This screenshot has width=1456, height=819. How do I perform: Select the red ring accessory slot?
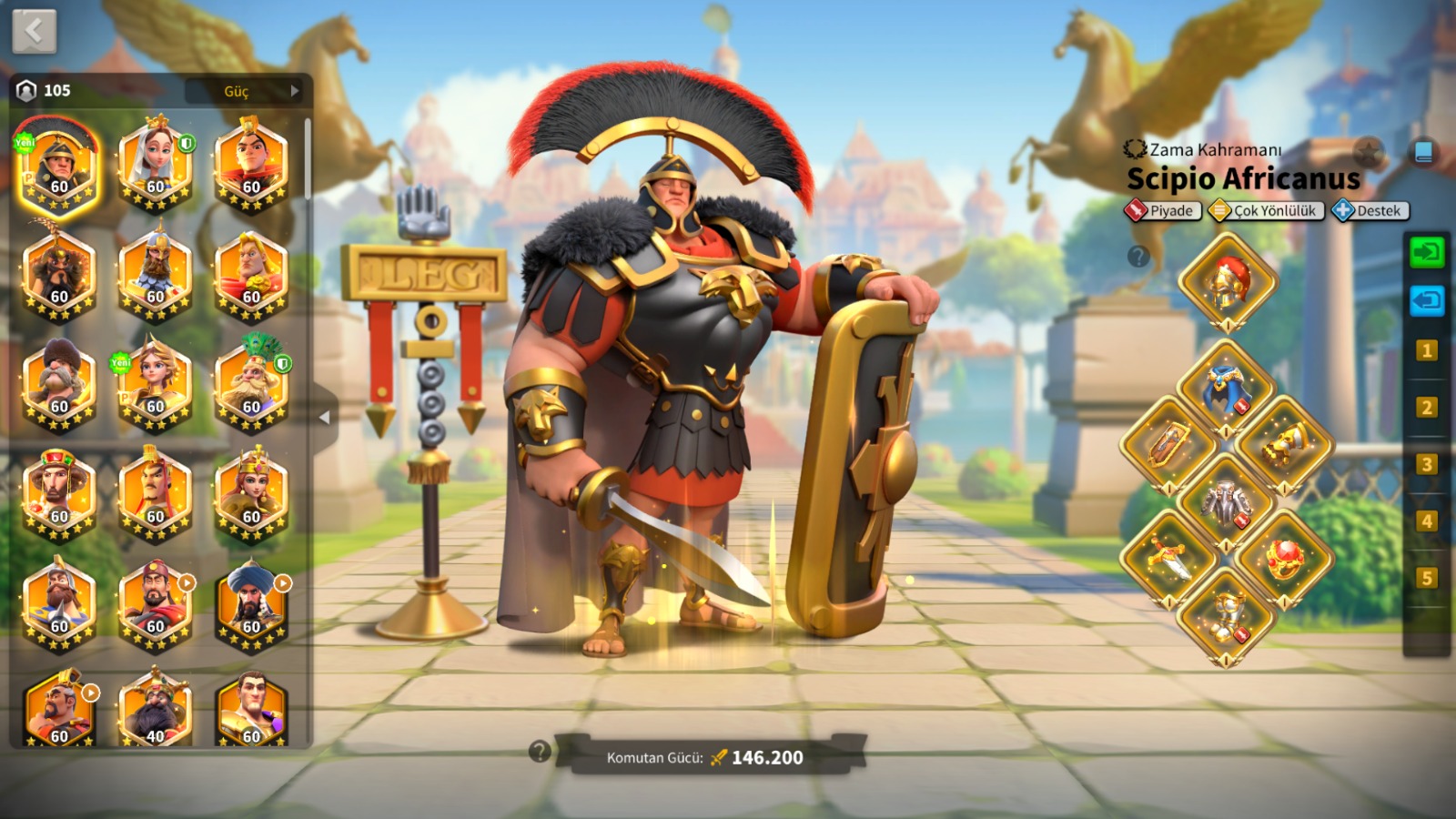(x=1284, y=558)
